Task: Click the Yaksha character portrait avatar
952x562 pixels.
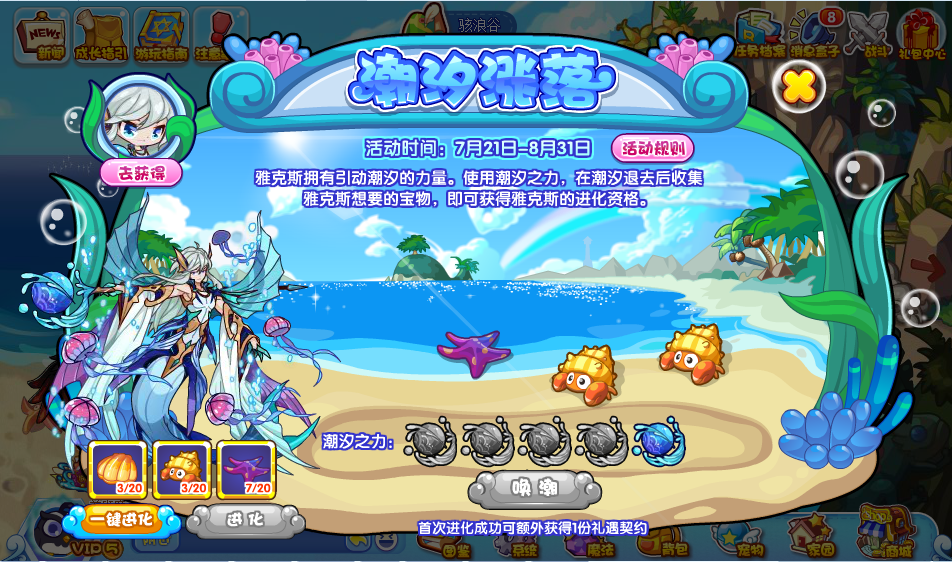Action: point(140,120)
